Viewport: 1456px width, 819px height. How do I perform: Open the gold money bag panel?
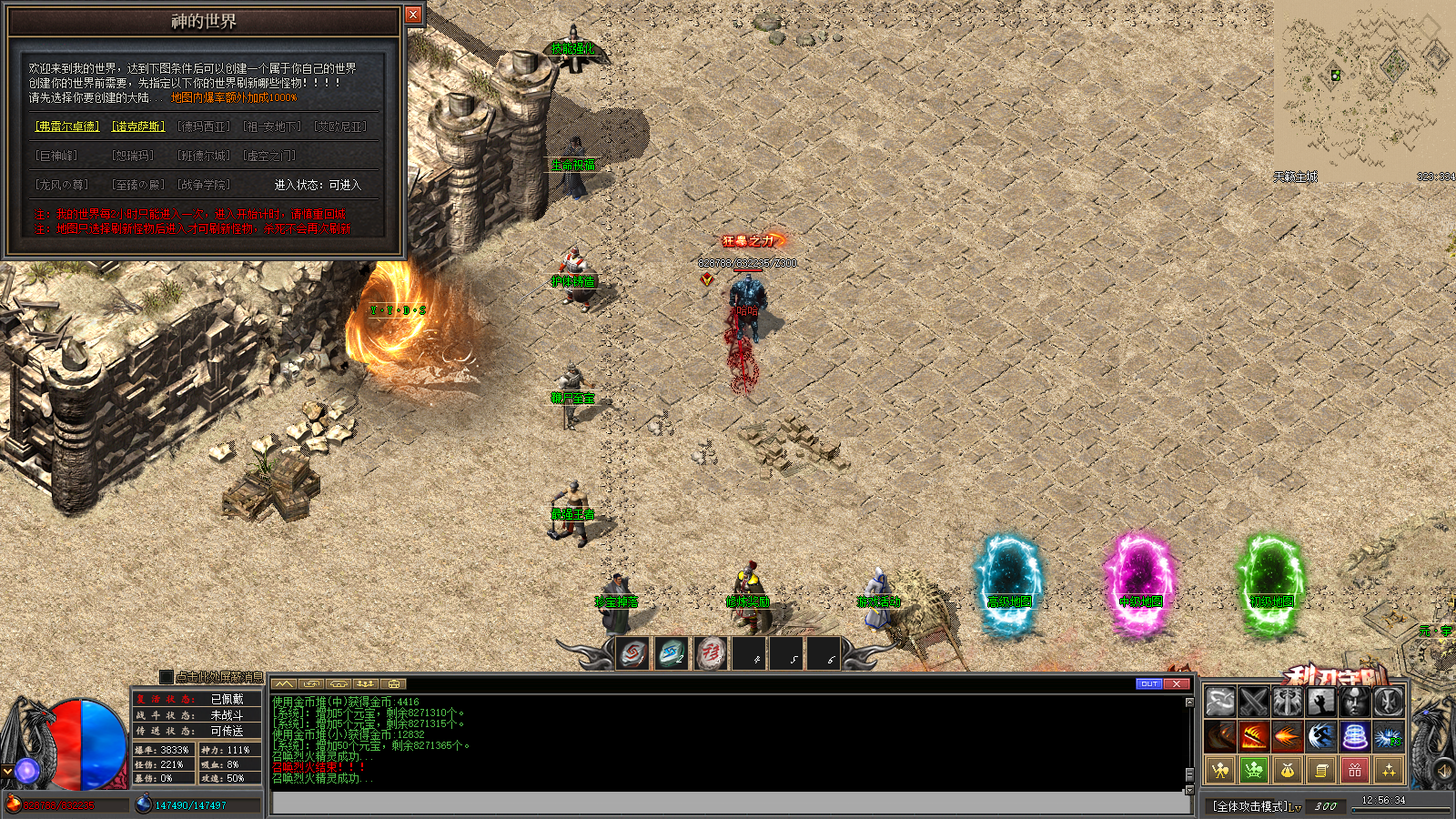[1287, 770]
